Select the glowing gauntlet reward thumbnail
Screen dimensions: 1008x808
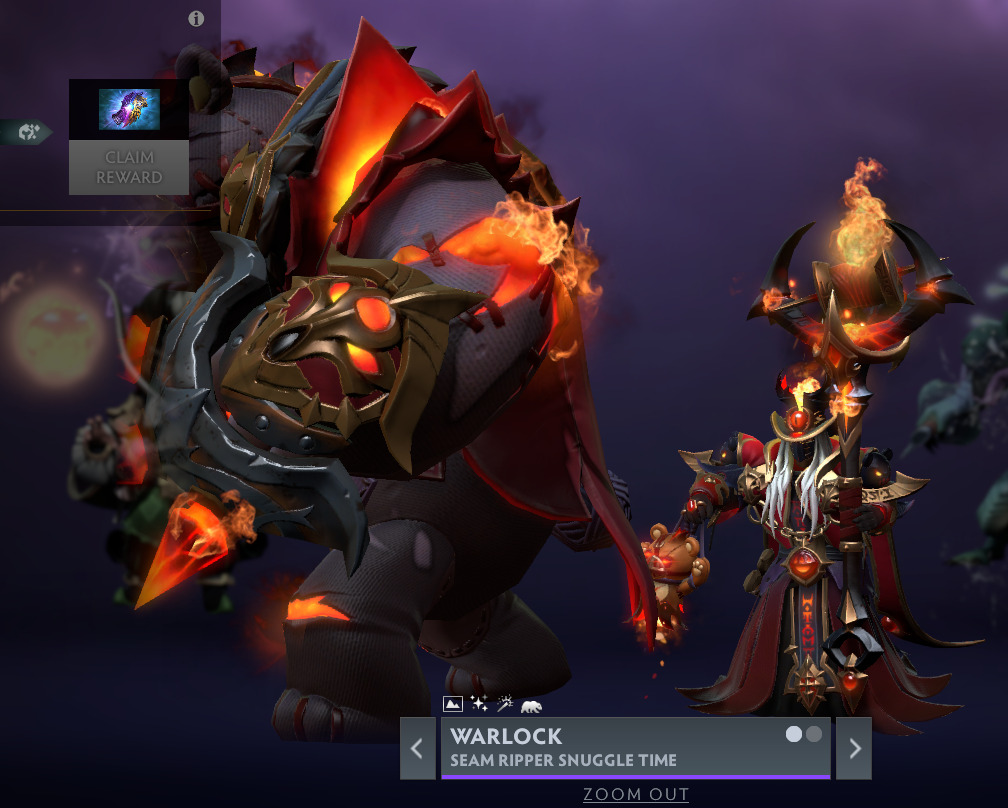[x=129, y=110]
